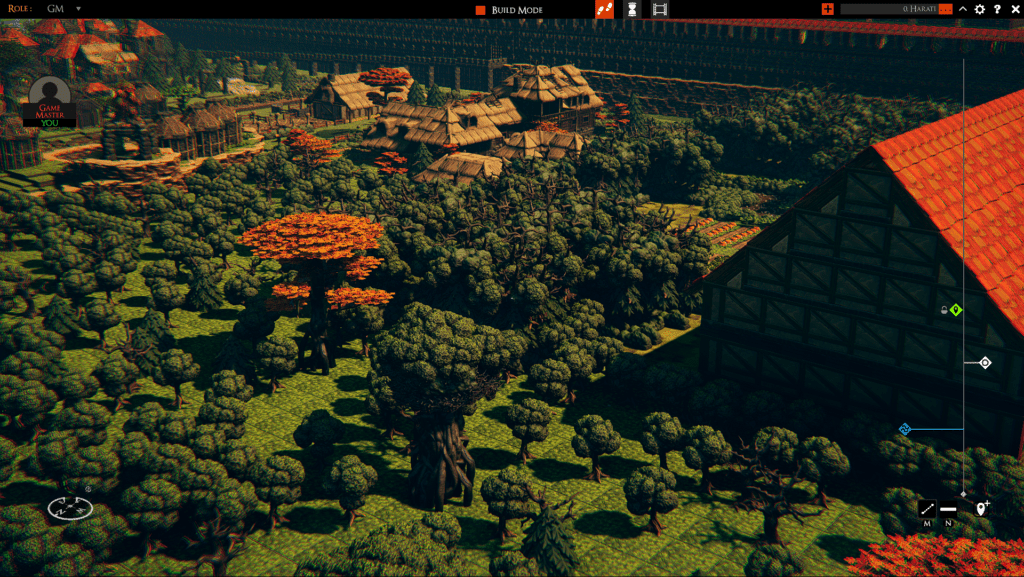Open the gear settings menu
Viewport: 1024px width, 577px height.
click(x=980, y=9)
